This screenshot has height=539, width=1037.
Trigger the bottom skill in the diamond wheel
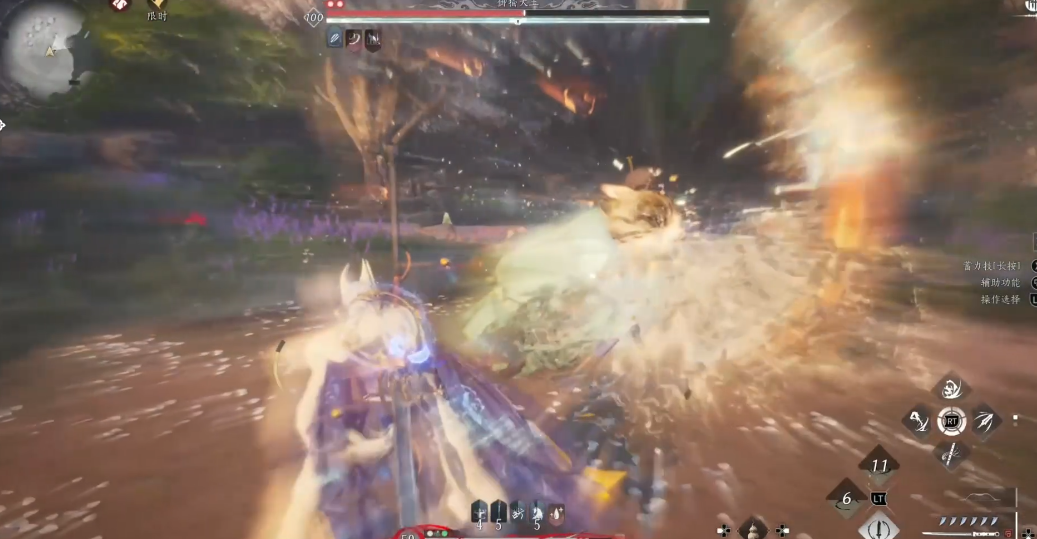pos(951,453)
